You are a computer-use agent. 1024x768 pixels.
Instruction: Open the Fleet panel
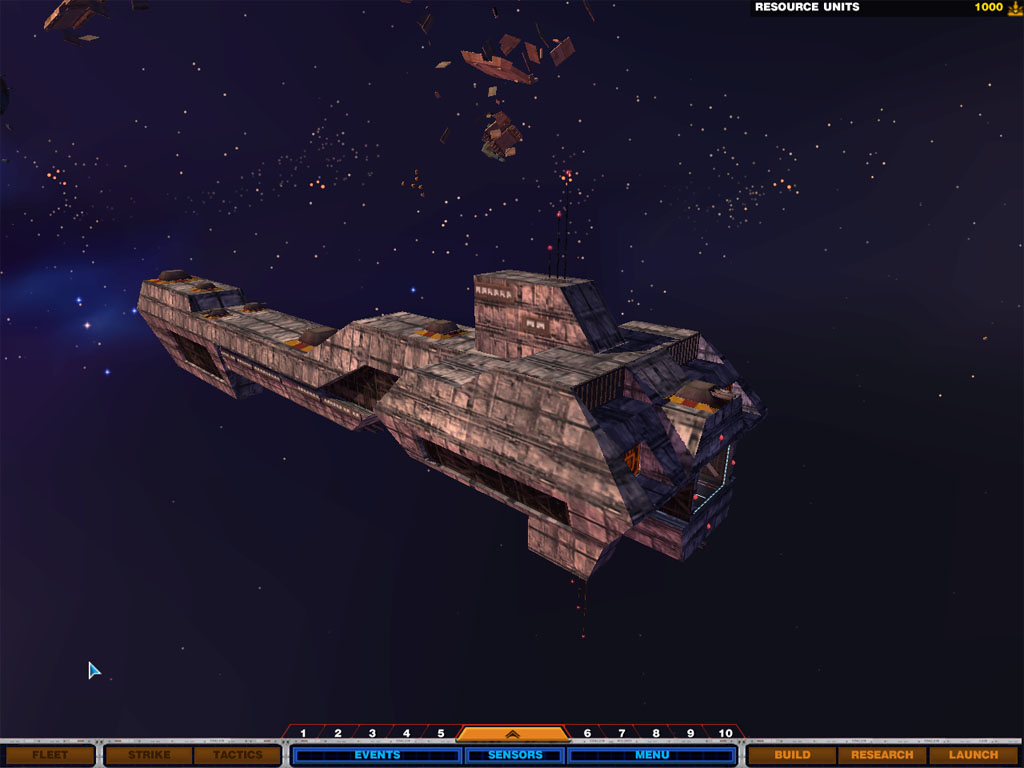50,755
